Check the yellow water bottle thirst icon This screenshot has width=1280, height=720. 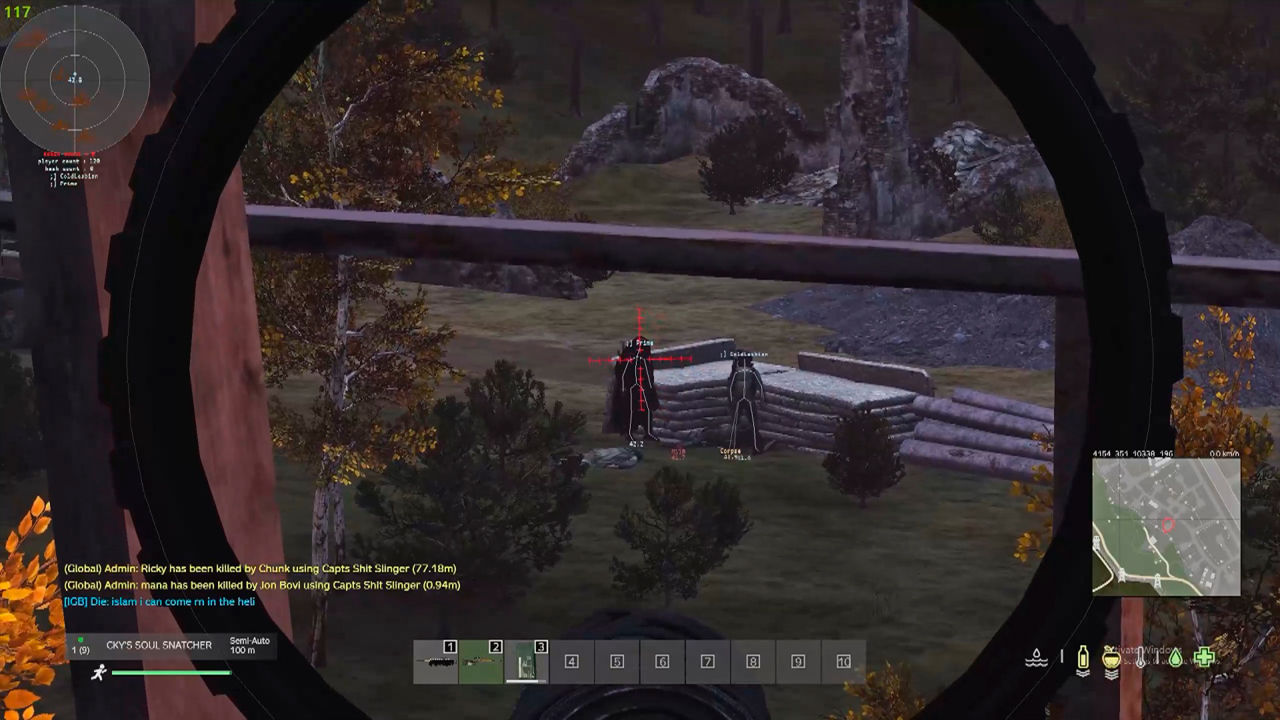pyautogui.click(x=1082, y=658)
